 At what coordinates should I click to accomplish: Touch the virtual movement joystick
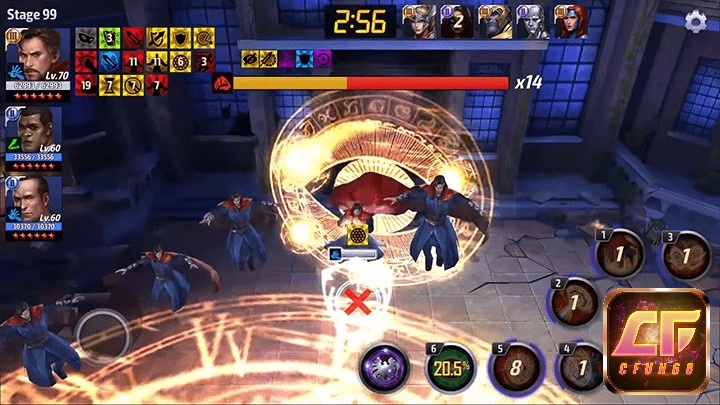coord(104,333)
